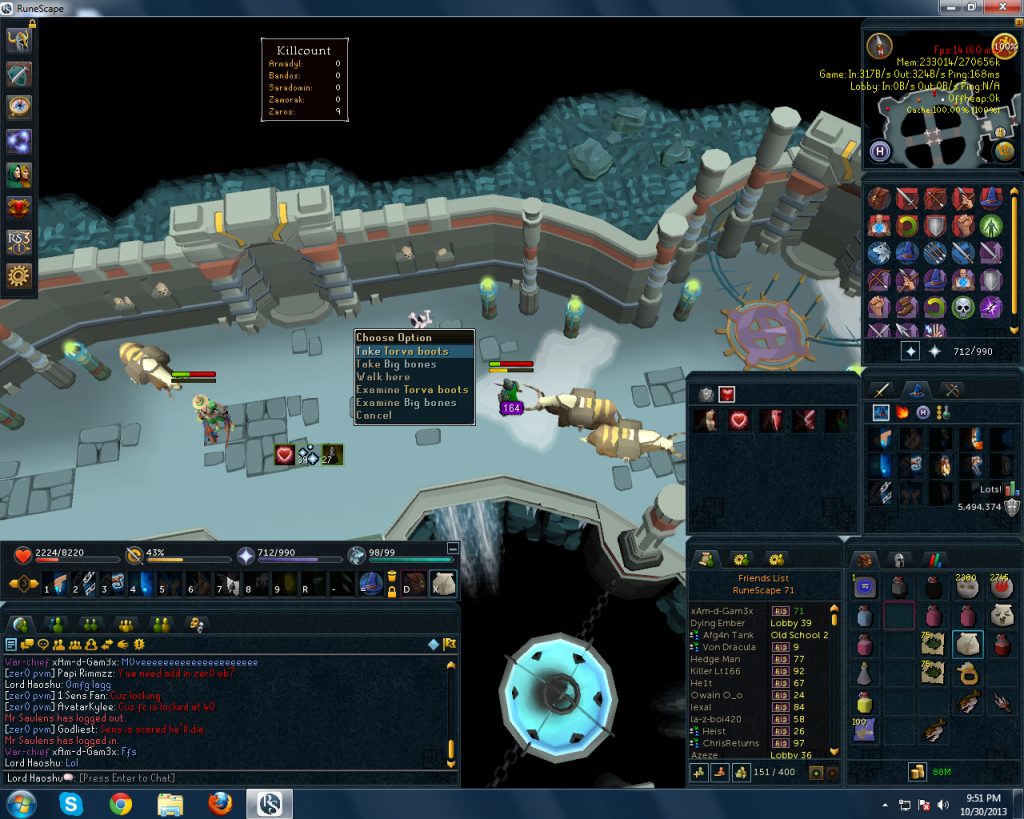This screenshot has height=819, width=1024.
Task: Click the ring item in backpack
Action: (x=967, y=674)
